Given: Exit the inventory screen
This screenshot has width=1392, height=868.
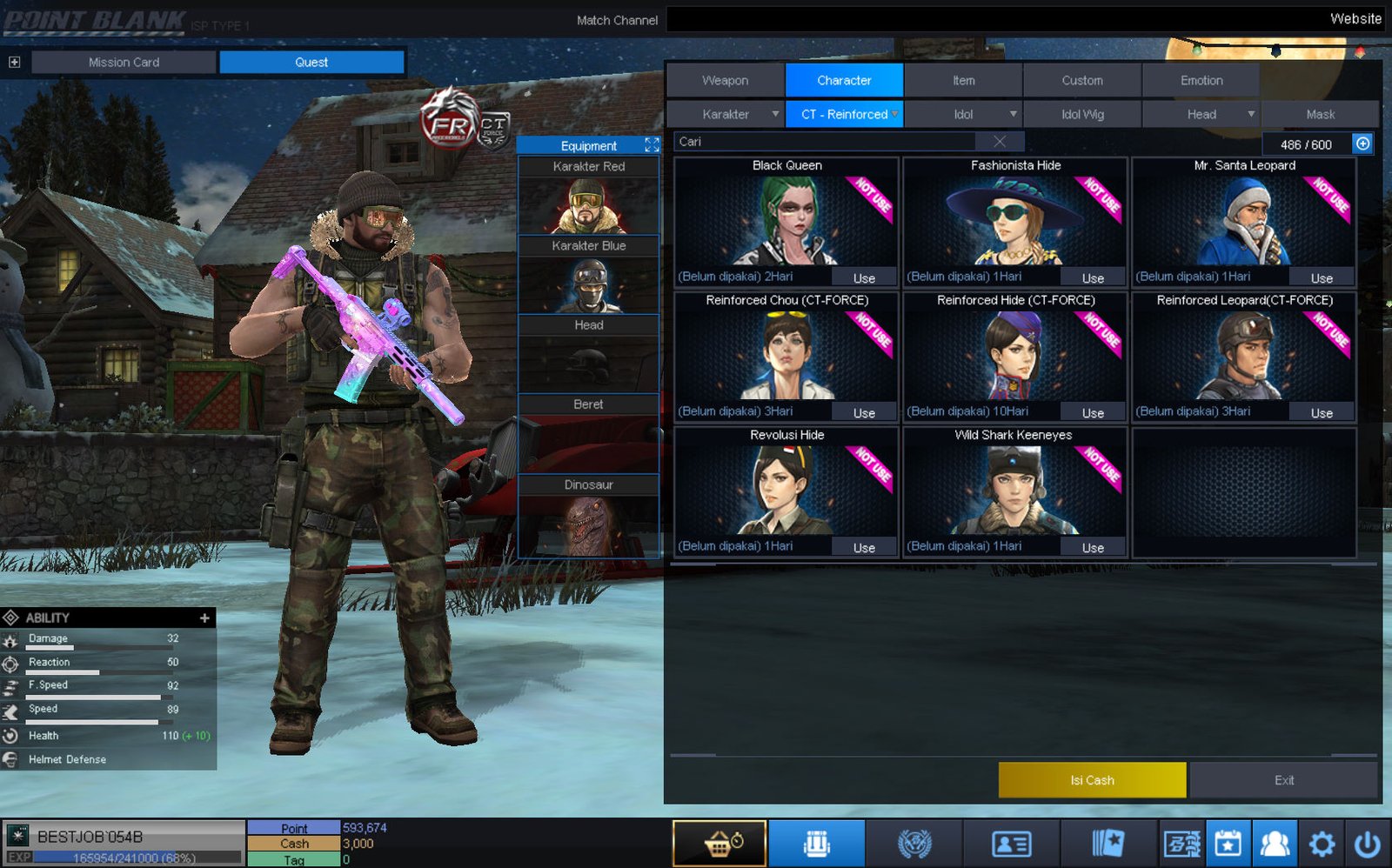Looking at the screenshot, I should (1284, 780).
